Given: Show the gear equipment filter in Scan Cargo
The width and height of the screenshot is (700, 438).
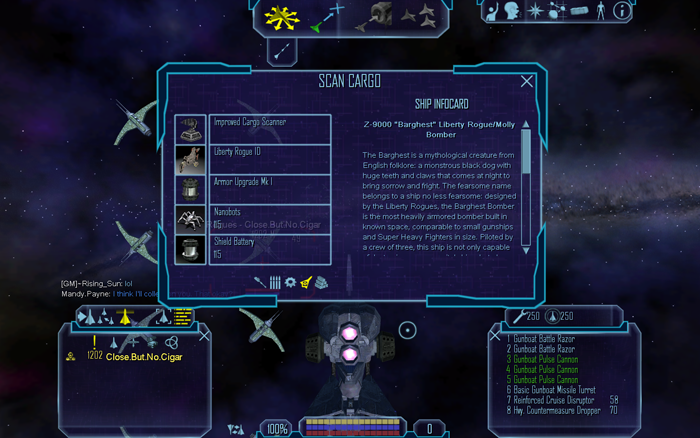Looking at the screenshot, I should tap(291, 283).
